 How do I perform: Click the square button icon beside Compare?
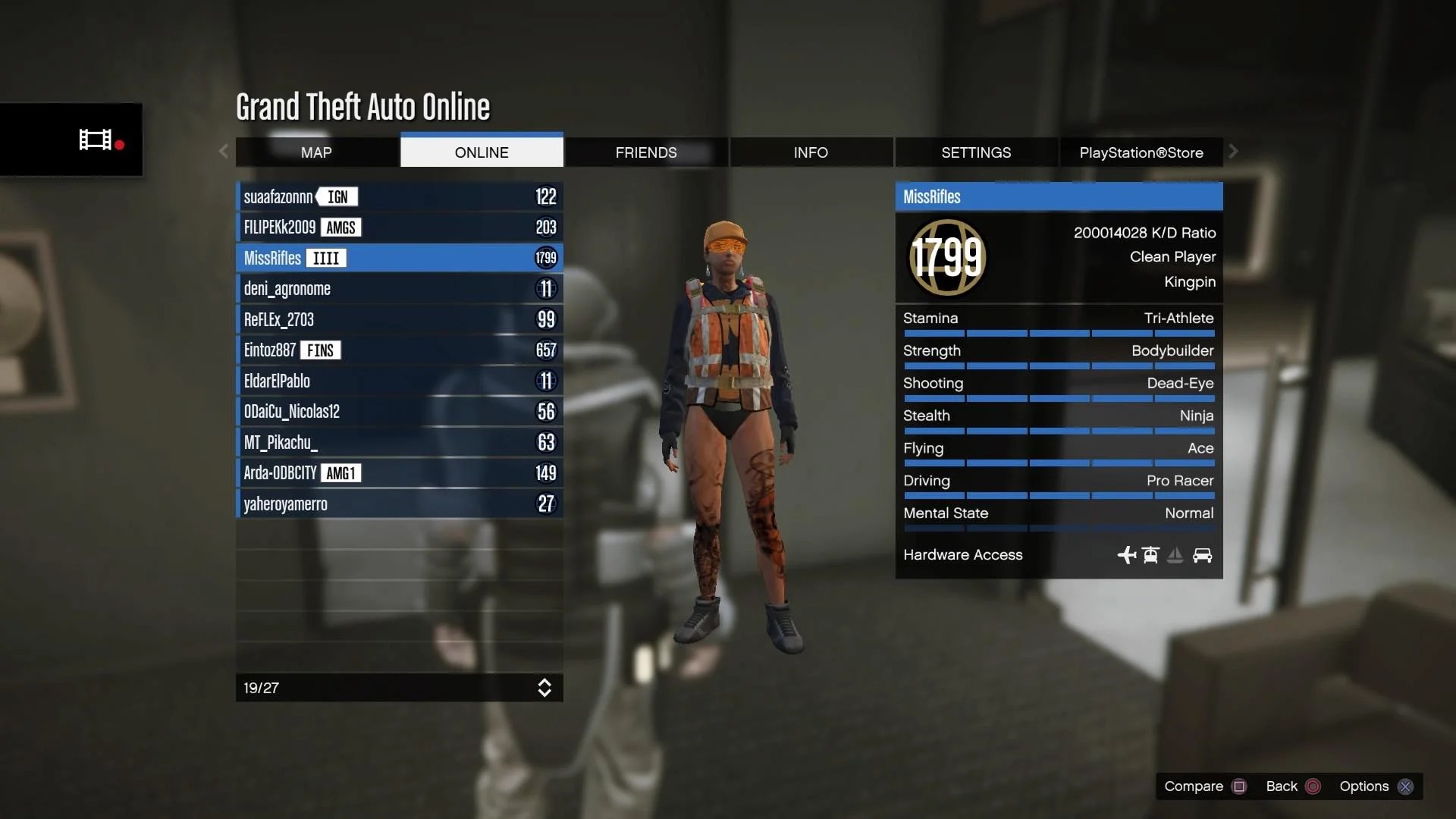point(1239,786)
